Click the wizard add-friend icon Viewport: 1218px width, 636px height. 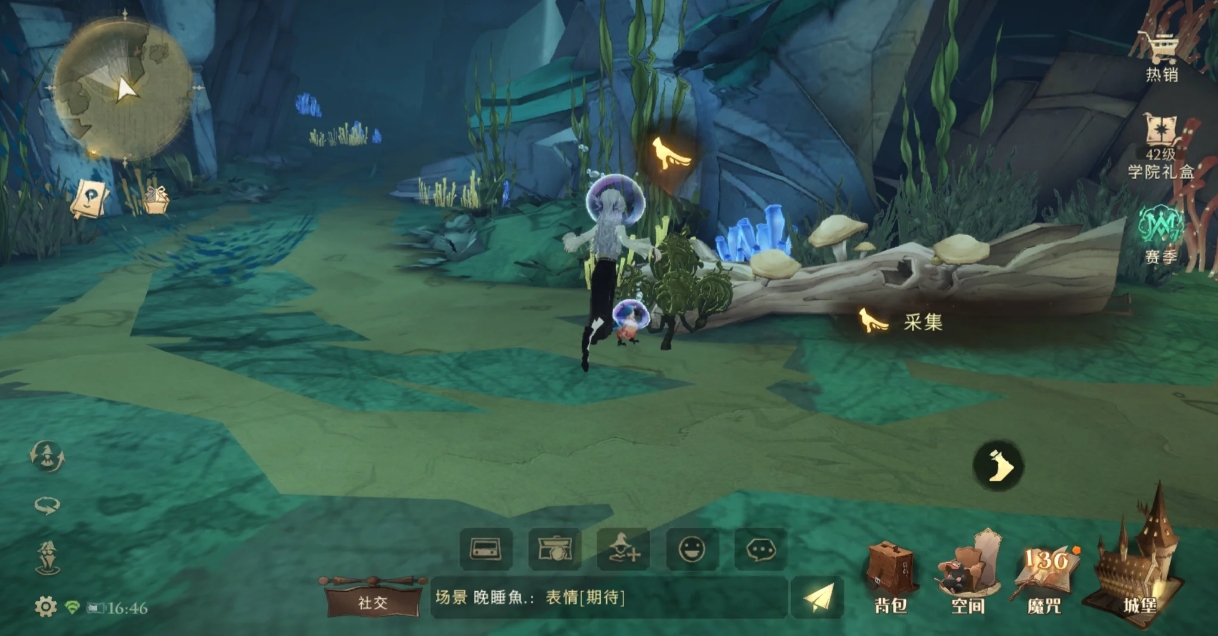pyautogui.click(x=623, y=549)
